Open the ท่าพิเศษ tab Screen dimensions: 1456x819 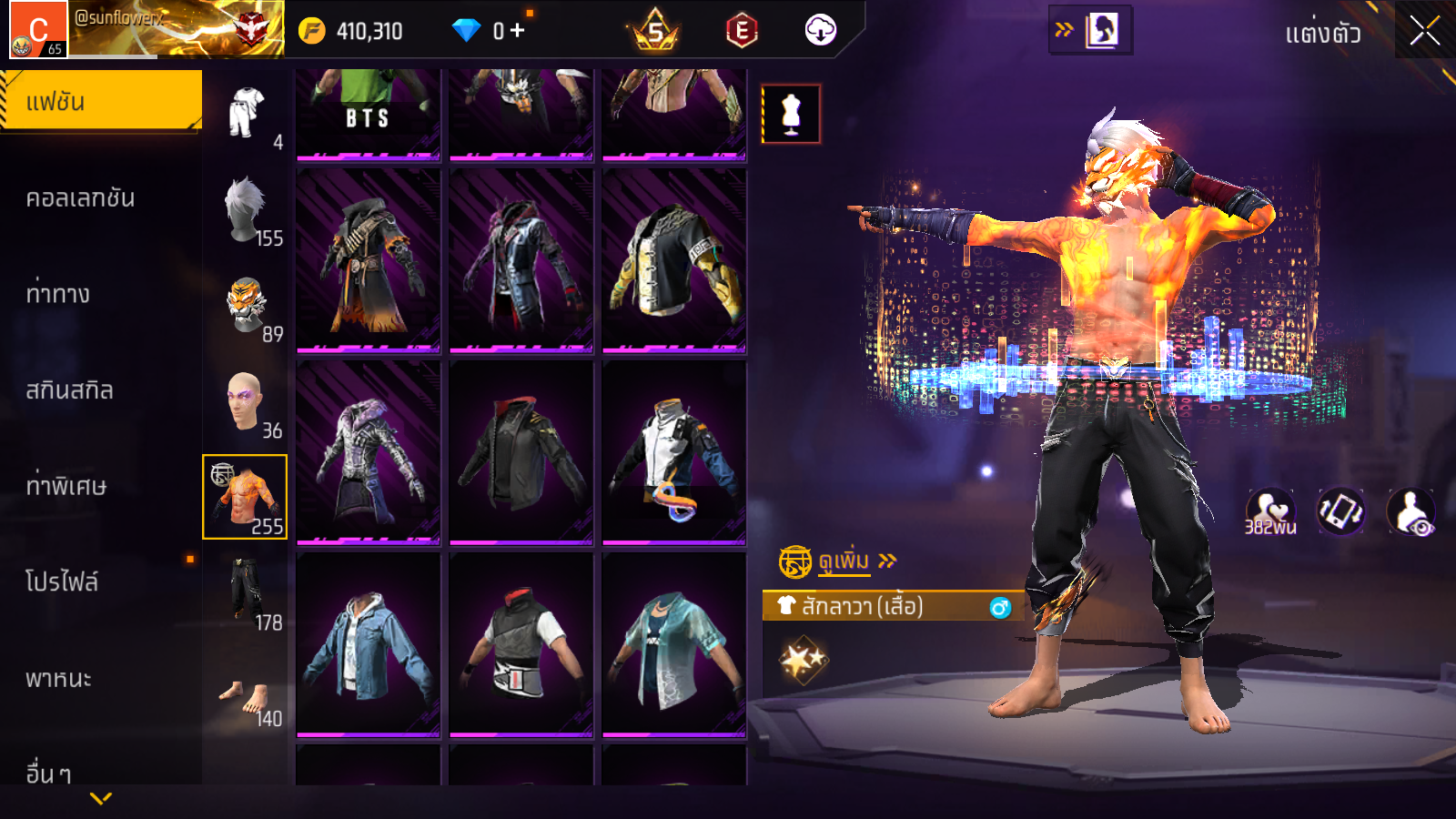pyautogui.click(x=66, y=486)
